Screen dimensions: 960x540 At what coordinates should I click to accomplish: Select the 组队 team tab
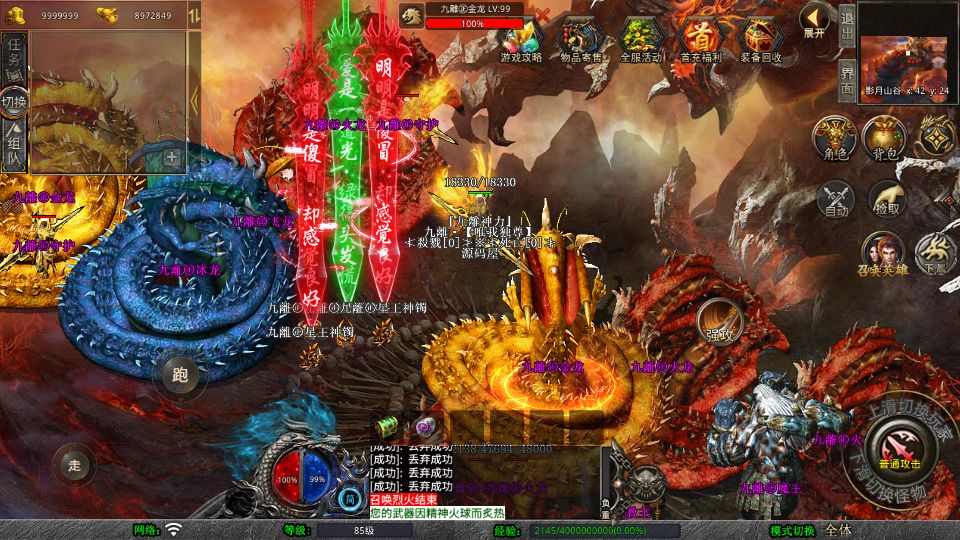pos(14,144)
